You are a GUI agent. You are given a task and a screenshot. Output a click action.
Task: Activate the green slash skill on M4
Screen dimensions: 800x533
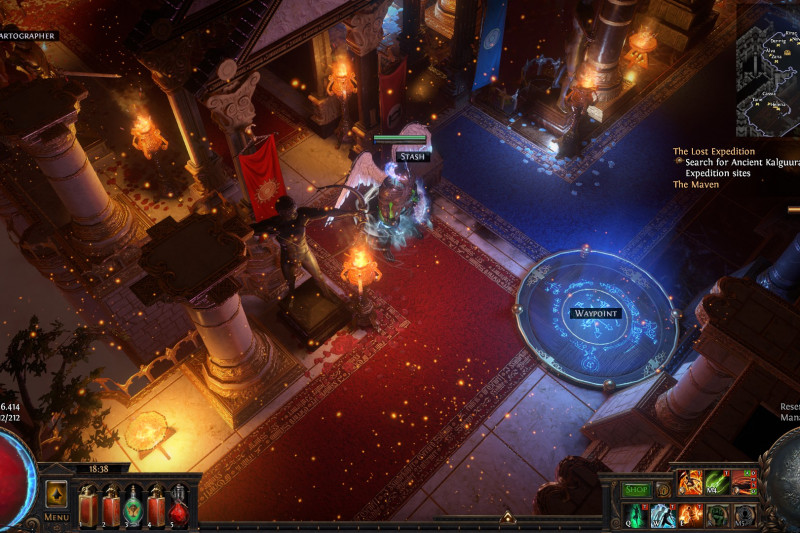[717, 482]
